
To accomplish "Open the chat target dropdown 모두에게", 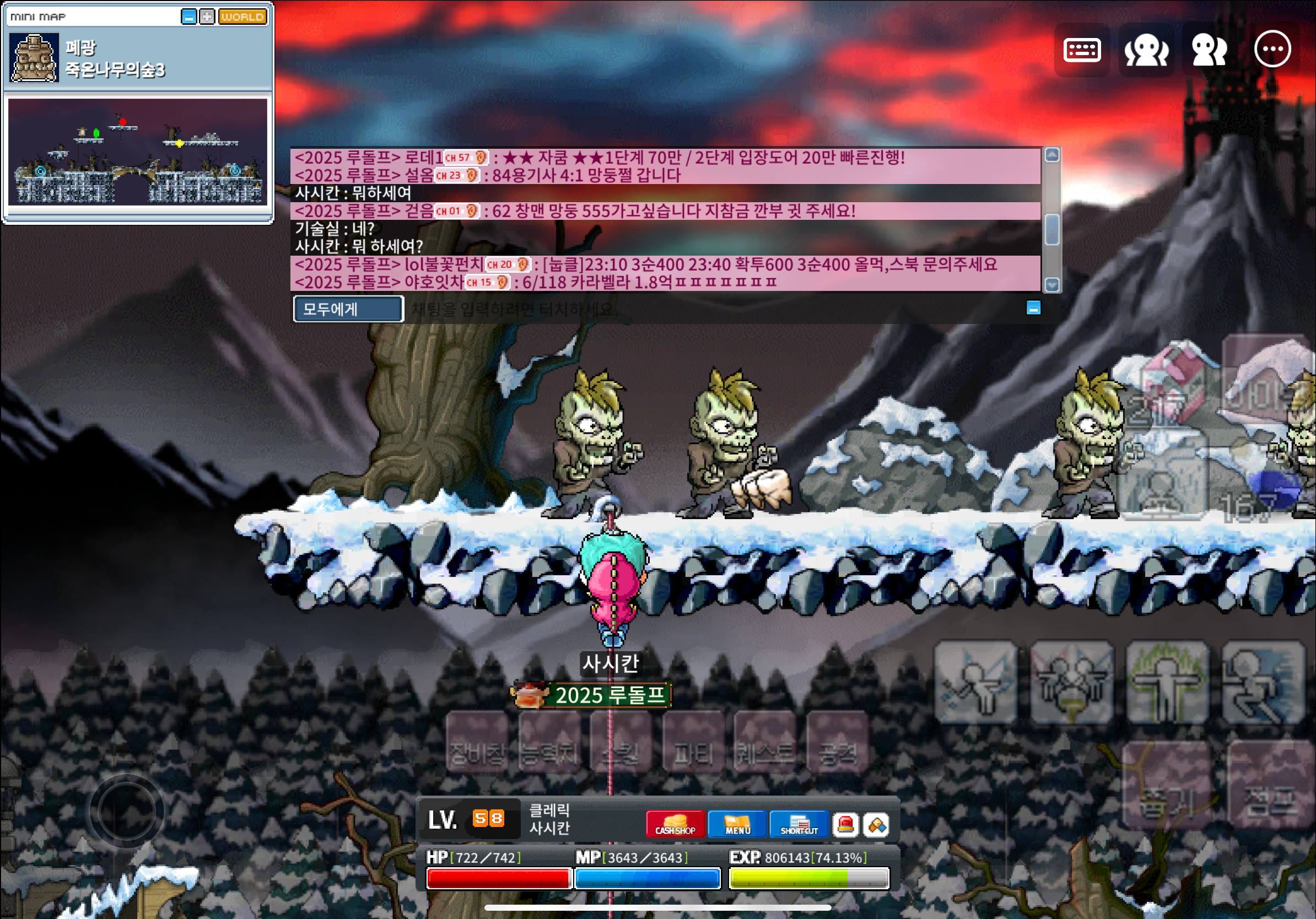I will [x=348, y=310].
